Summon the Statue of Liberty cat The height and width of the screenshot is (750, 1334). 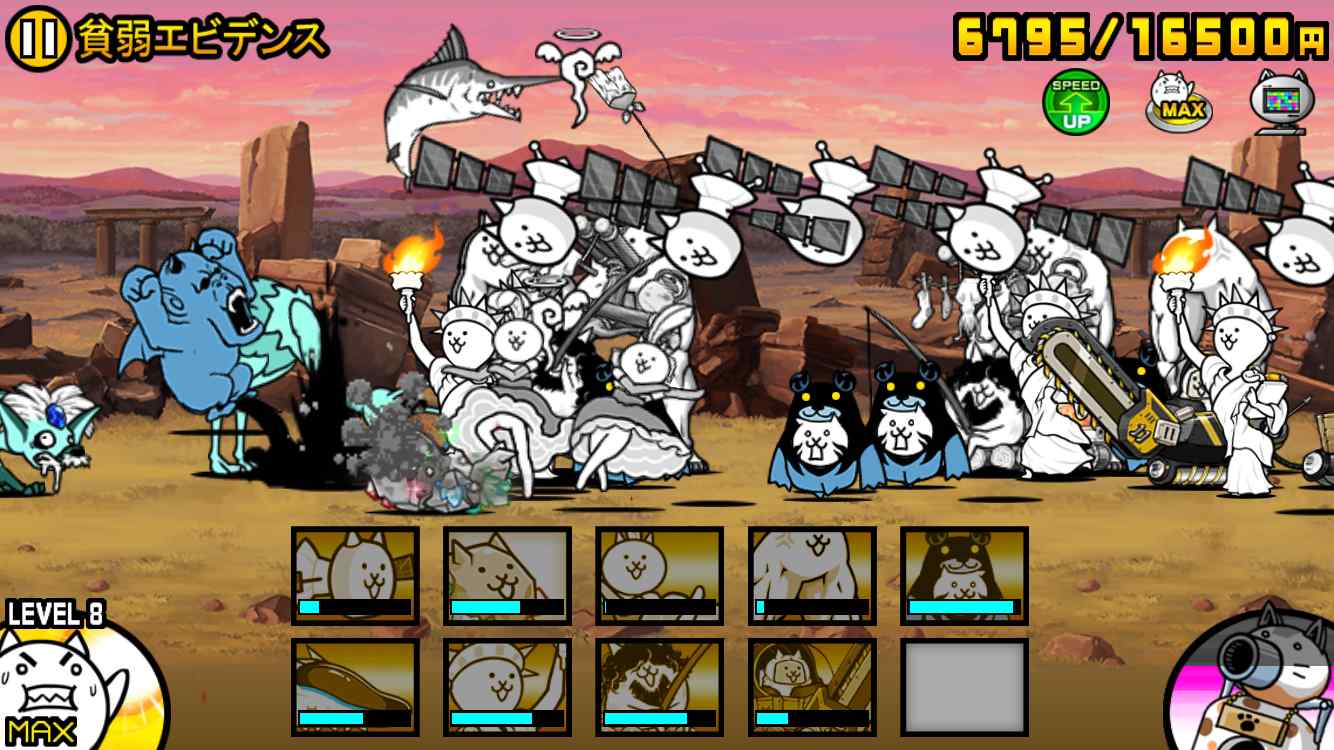(x=507, y=687)
